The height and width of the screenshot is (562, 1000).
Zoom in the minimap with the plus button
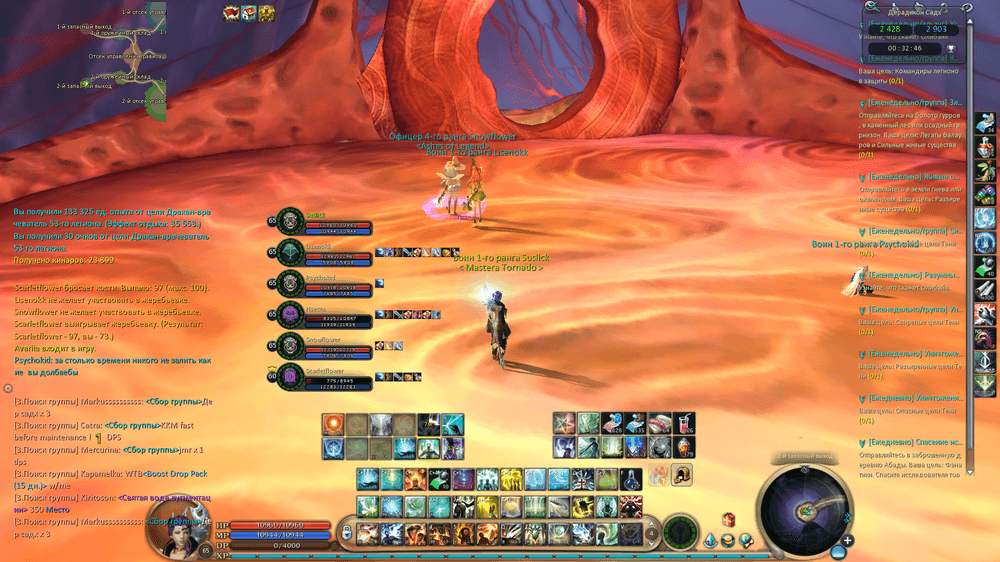[x=847, y=541]
